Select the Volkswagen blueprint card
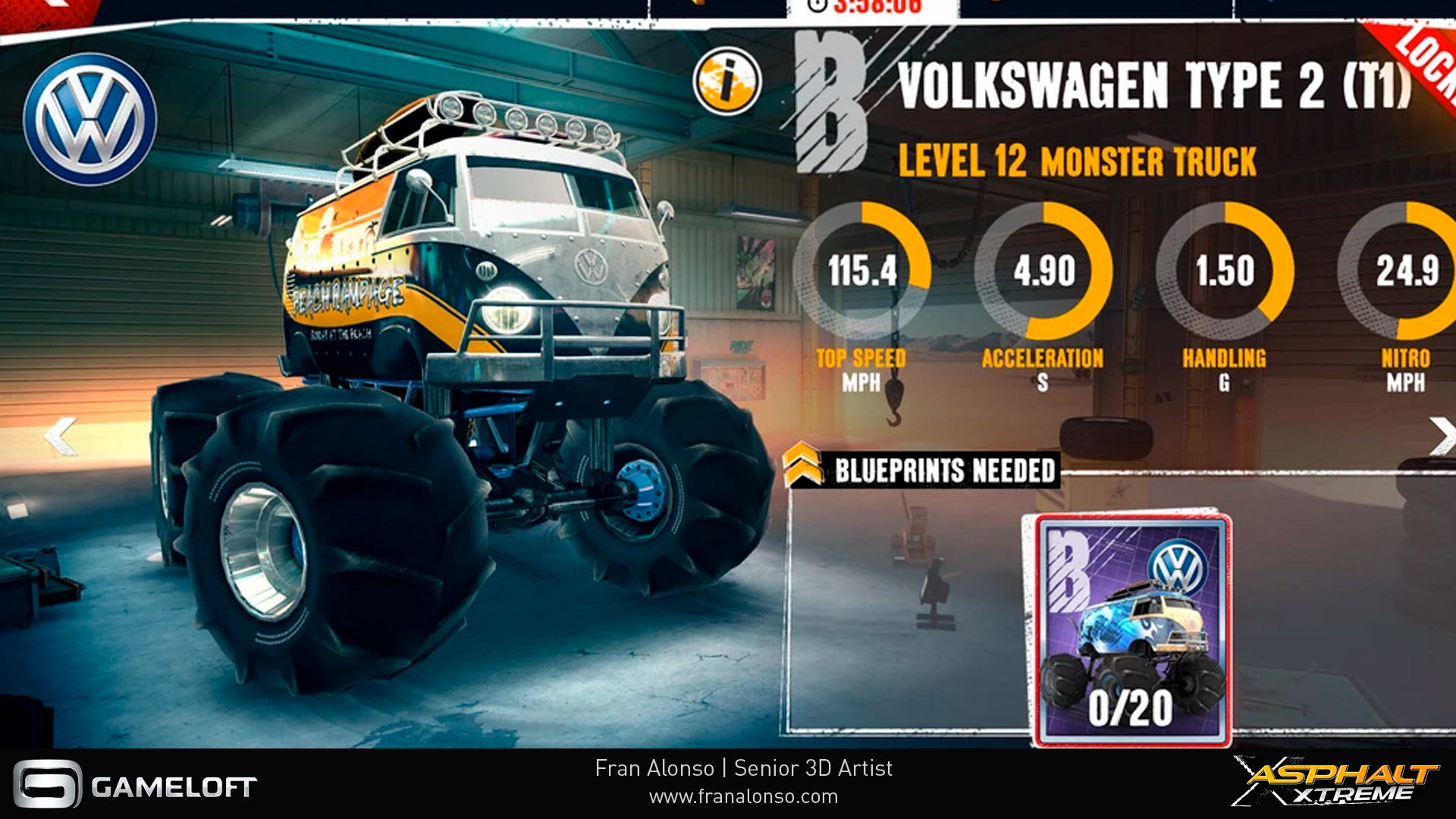1456x819 pixels. click(1131, 629)
